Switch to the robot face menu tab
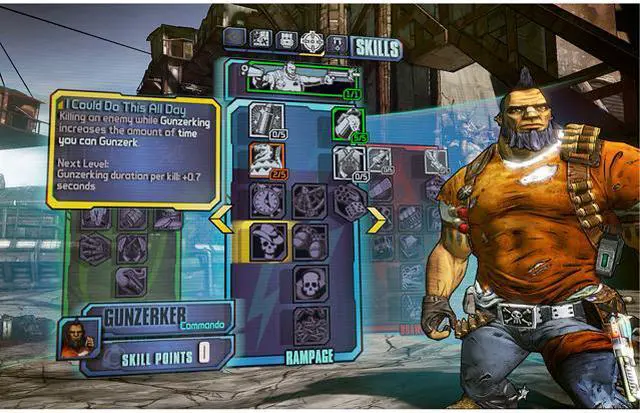Image resolution: width=640 pixels, height=413 pixels. tap(286, 41)
